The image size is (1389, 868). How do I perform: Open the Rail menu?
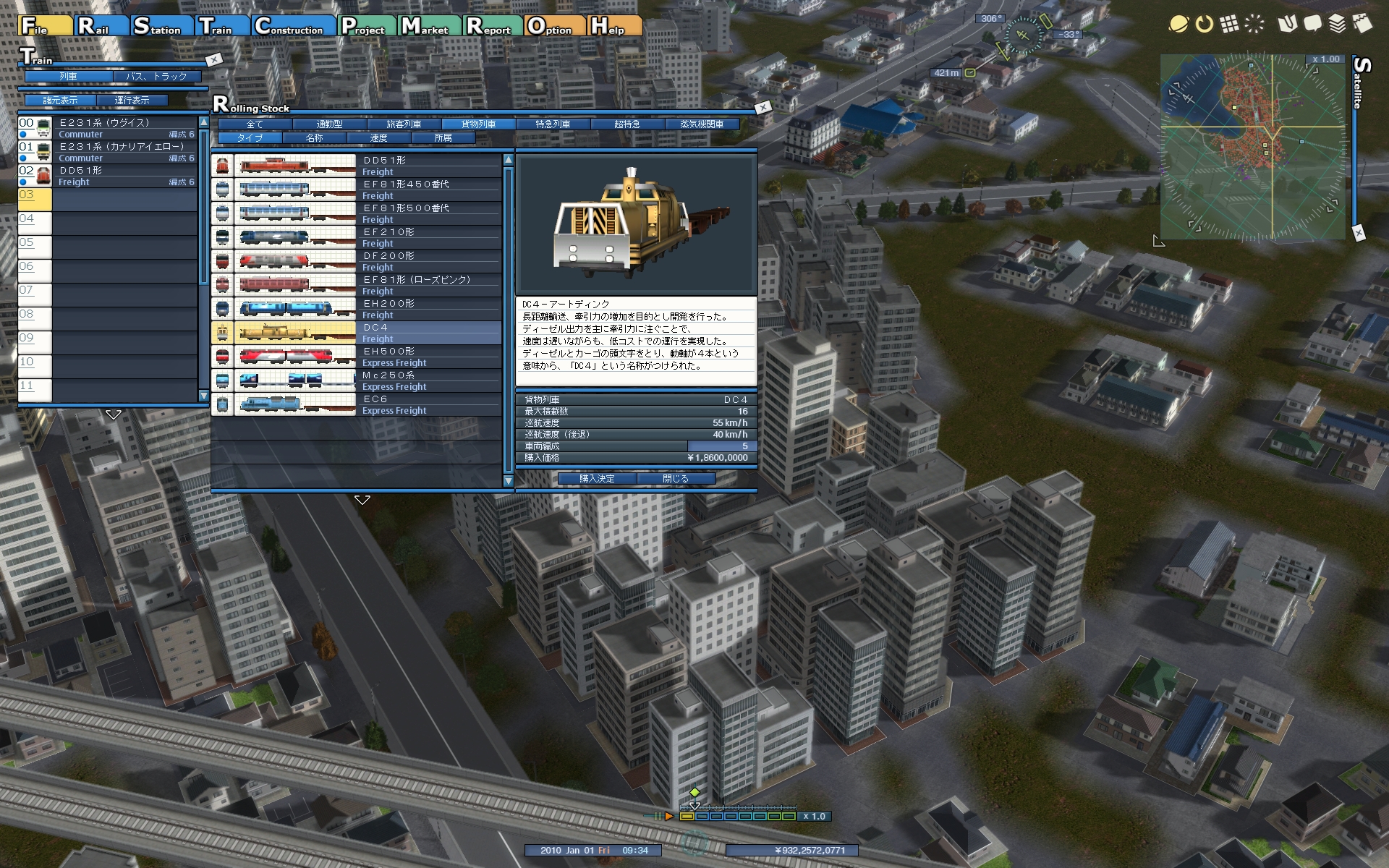[101, 26]
